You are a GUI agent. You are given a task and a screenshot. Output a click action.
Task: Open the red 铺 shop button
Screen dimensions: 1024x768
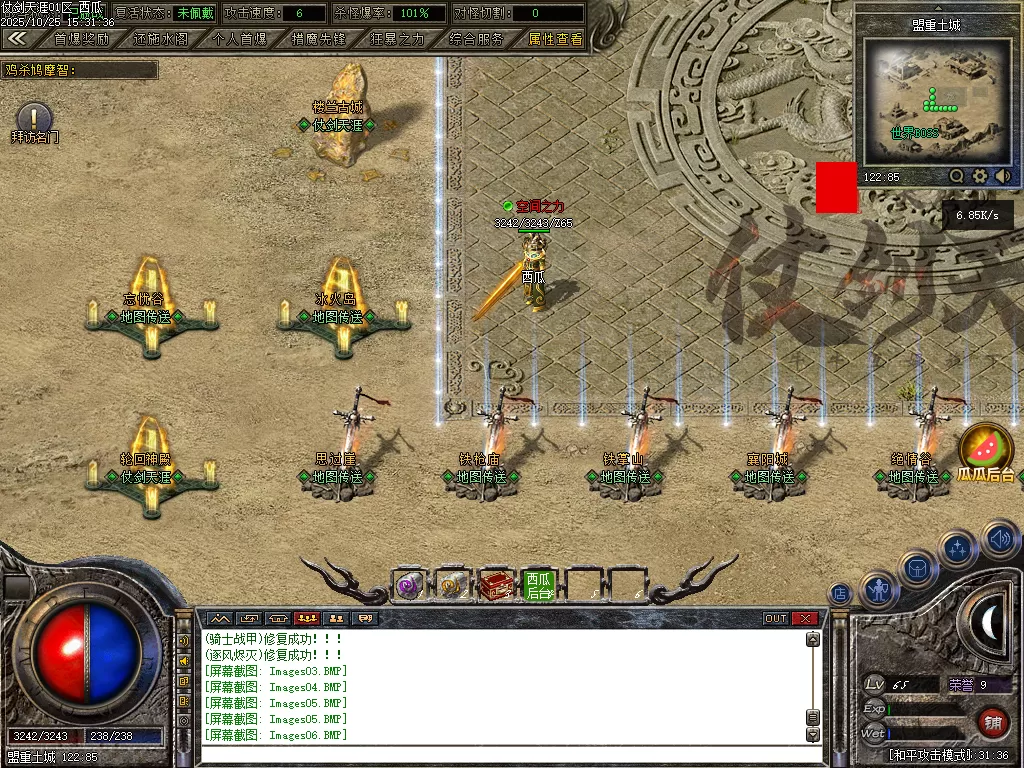[992, 721]
